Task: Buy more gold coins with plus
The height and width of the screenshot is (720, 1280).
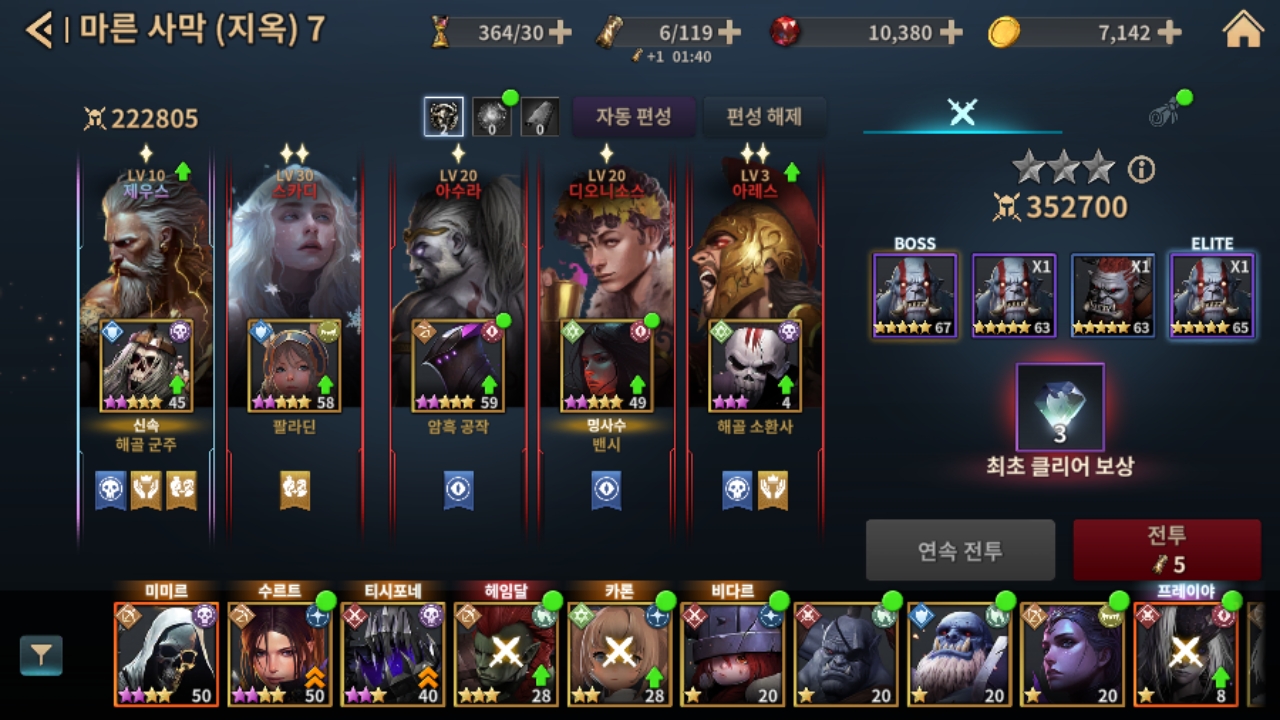Action: 1170,33
